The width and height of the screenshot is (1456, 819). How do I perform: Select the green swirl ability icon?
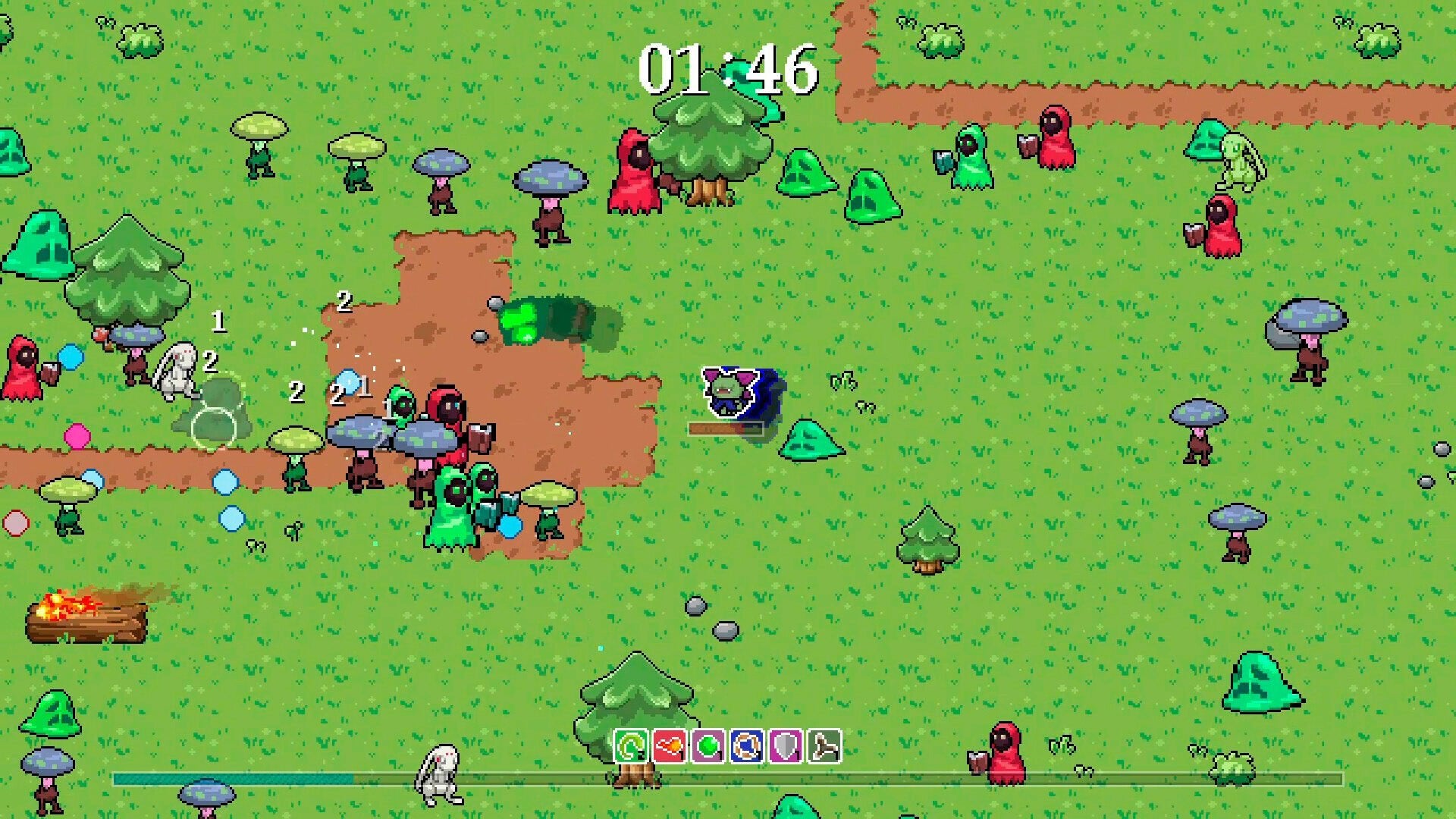(631, 747)
